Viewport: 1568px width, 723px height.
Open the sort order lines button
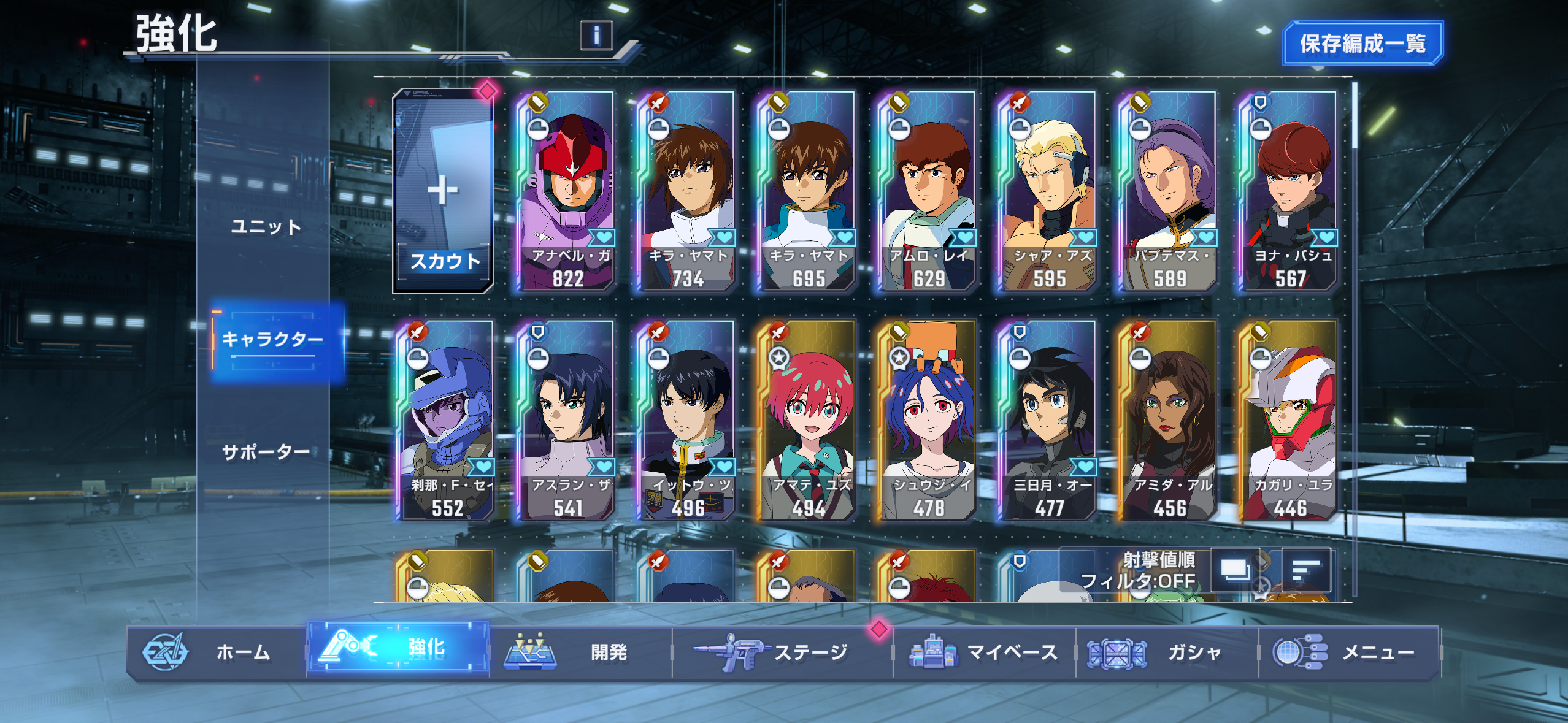pos(1307,571)
